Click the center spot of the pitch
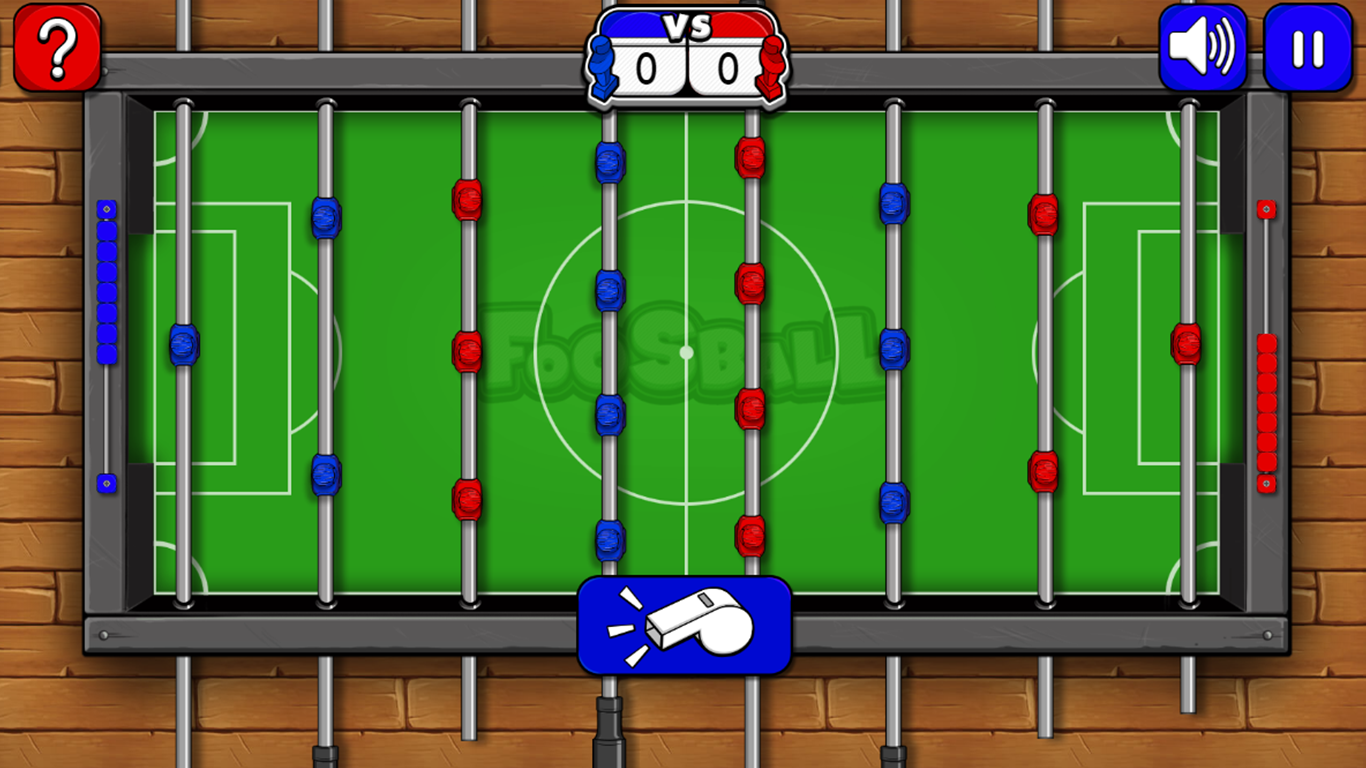This screenshot has height=768, width=1366. pyautogui.click(x=686, y=352)
